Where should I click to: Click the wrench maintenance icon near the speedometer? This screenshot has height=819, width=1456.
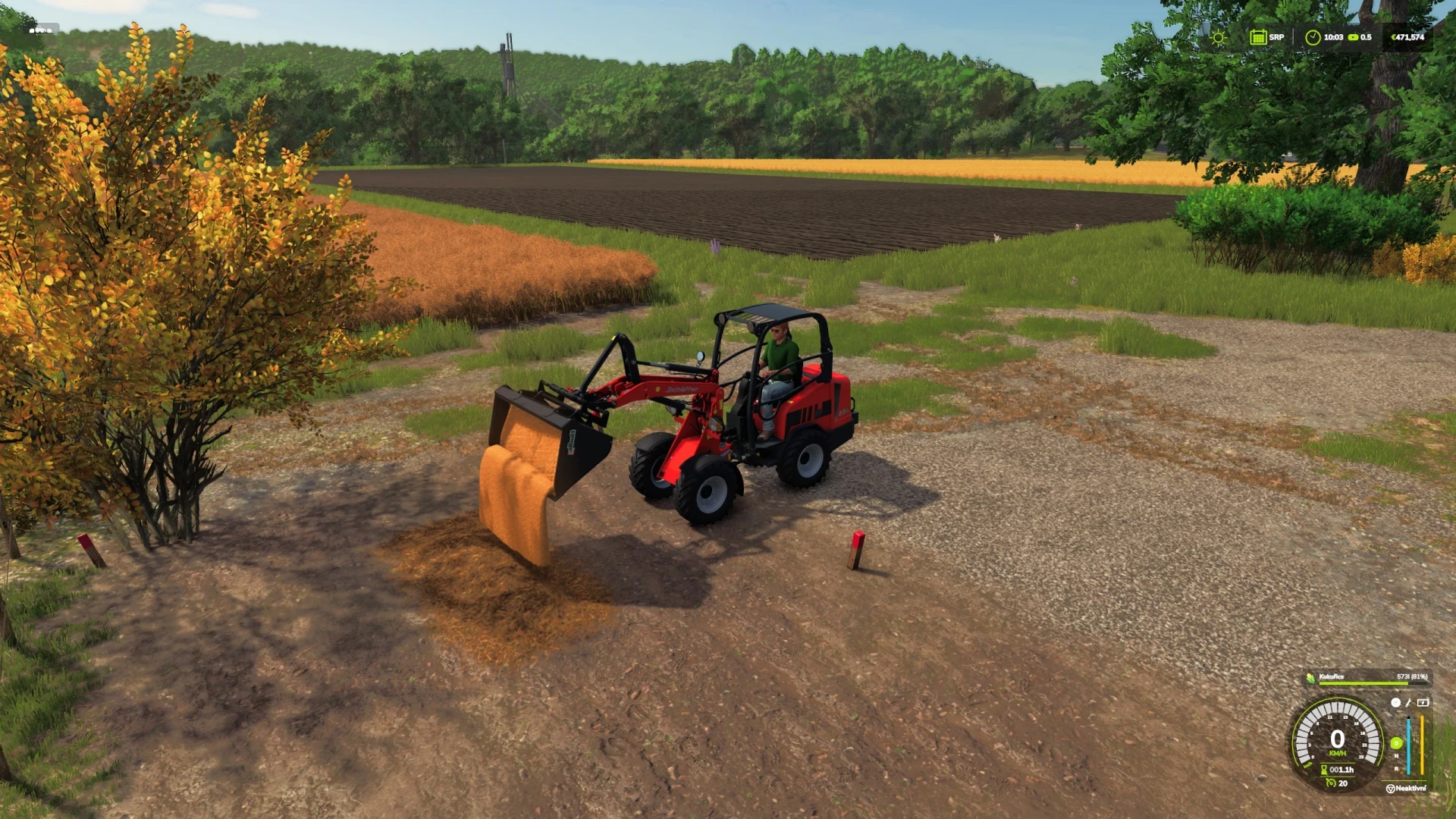point(1407,703)
